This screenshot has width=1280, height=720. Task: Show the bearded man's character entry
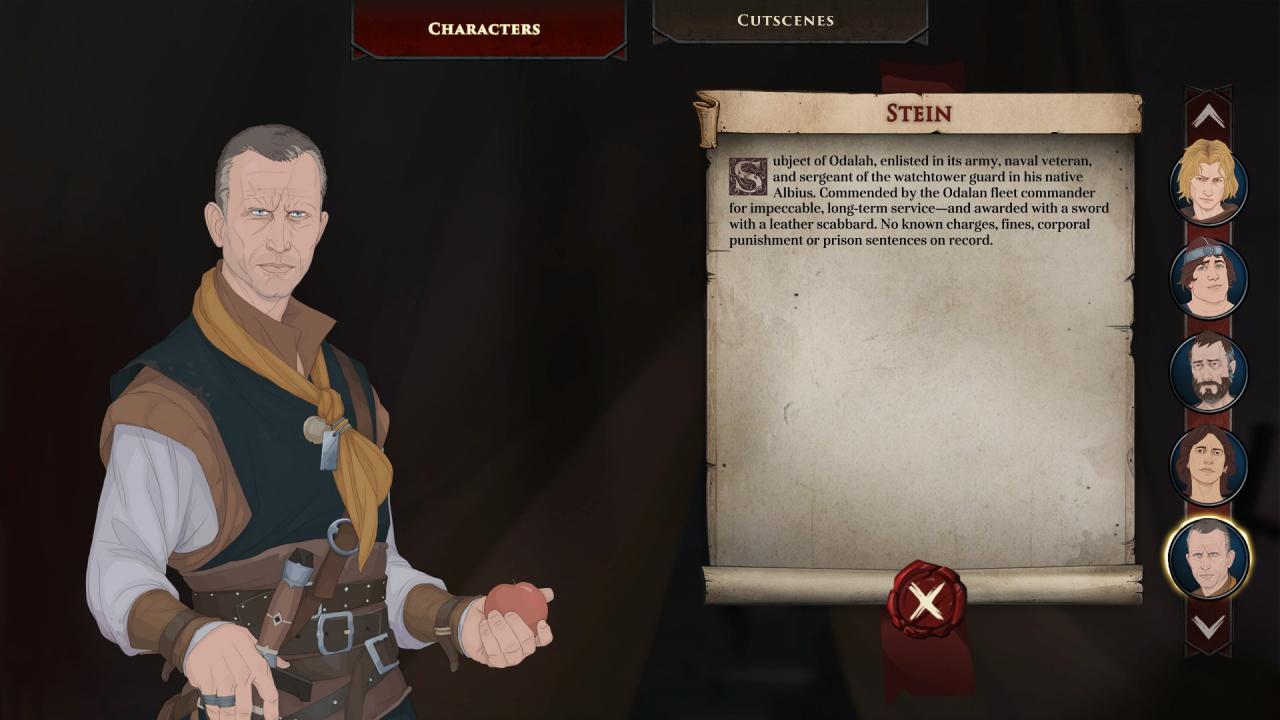point(1208,371)
